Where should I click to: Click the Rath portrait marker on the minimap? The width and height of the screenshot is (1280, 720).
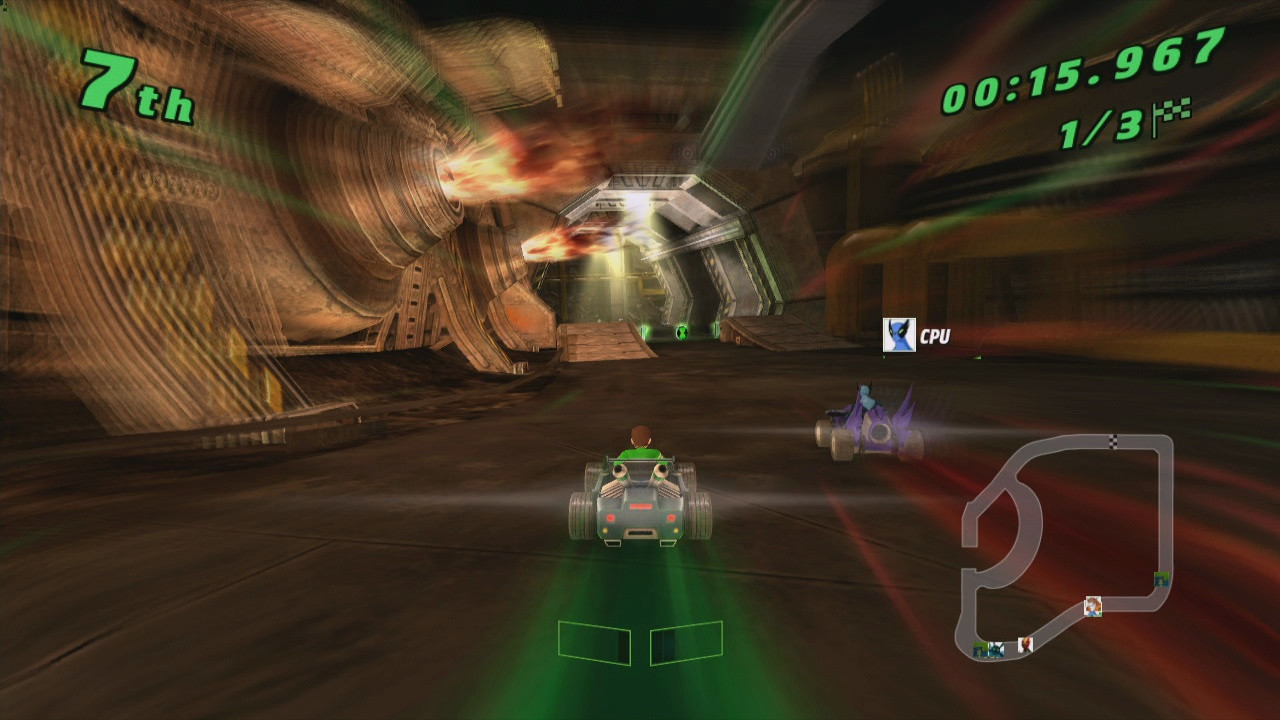point(1094,607)
